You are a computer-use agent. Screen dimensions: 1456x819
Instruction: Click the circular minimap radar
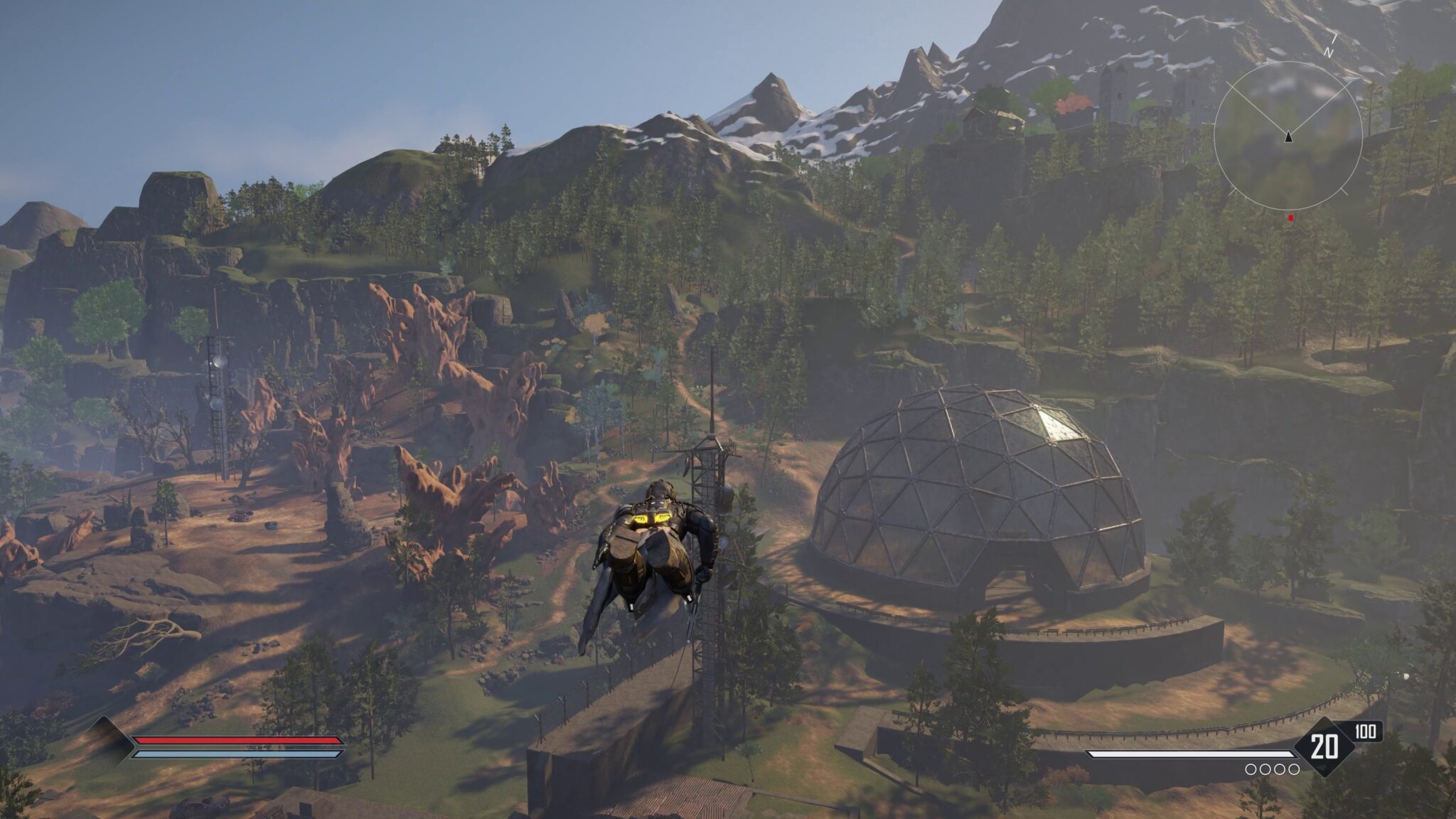[1288, 136]
